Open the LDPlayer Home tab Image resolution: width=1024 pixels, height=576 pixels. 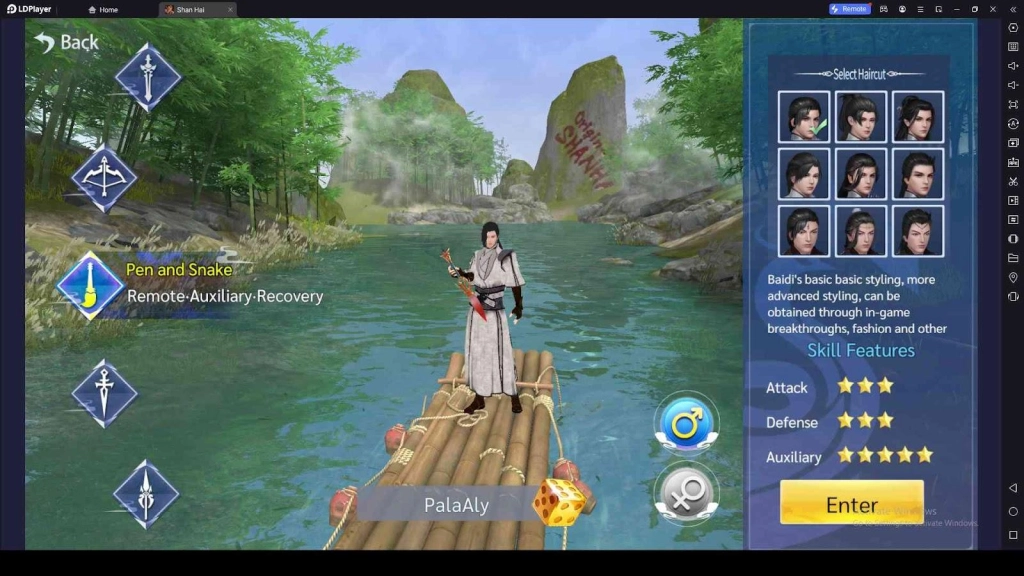click(x=104, y=9)
